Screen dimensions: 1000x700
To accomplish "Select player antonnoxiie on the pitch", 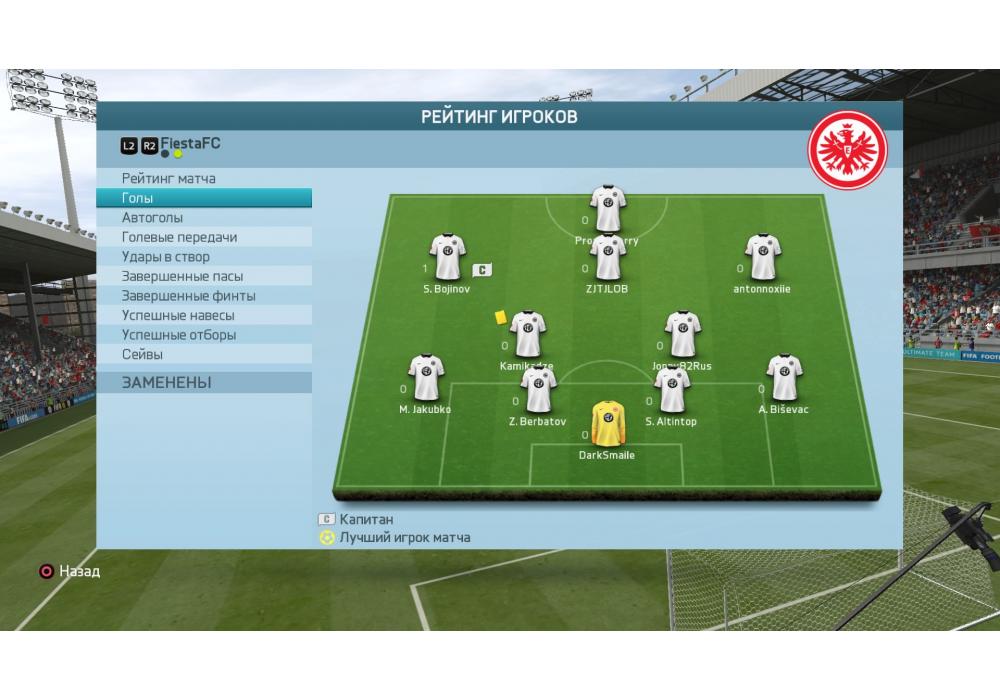I will pyautogui.click(x=762, y=258).
